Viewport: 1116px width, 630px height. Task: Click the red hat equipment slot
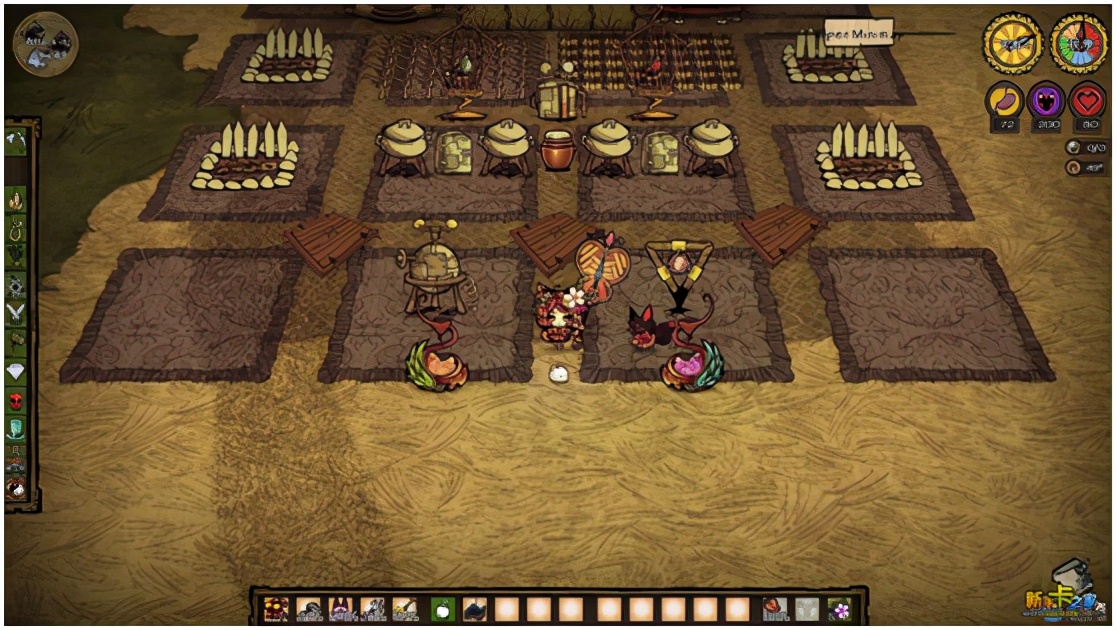(x=774, y=608)
